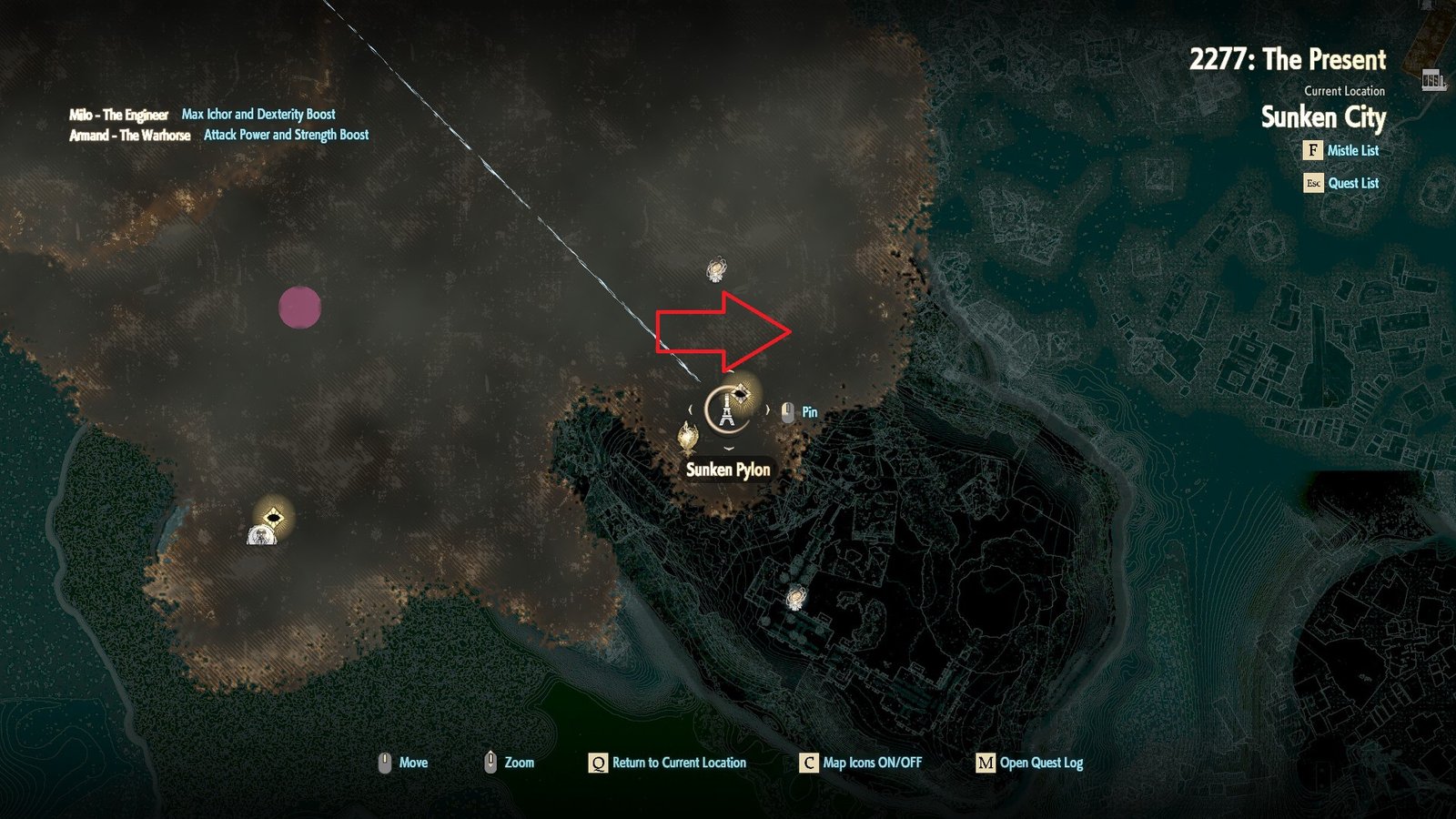This screenshot has width=1456, height=819.
Task: Click the left chevron to cycle previous landmark
Action: 690,409
